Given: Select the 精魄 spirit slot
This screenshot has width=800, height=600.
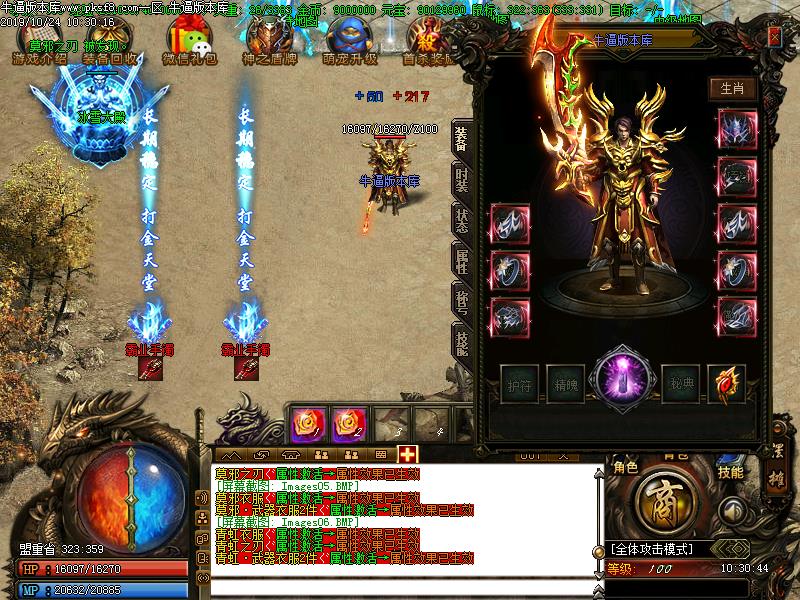Looking at the screenshot, I should [x=567, y=383].
